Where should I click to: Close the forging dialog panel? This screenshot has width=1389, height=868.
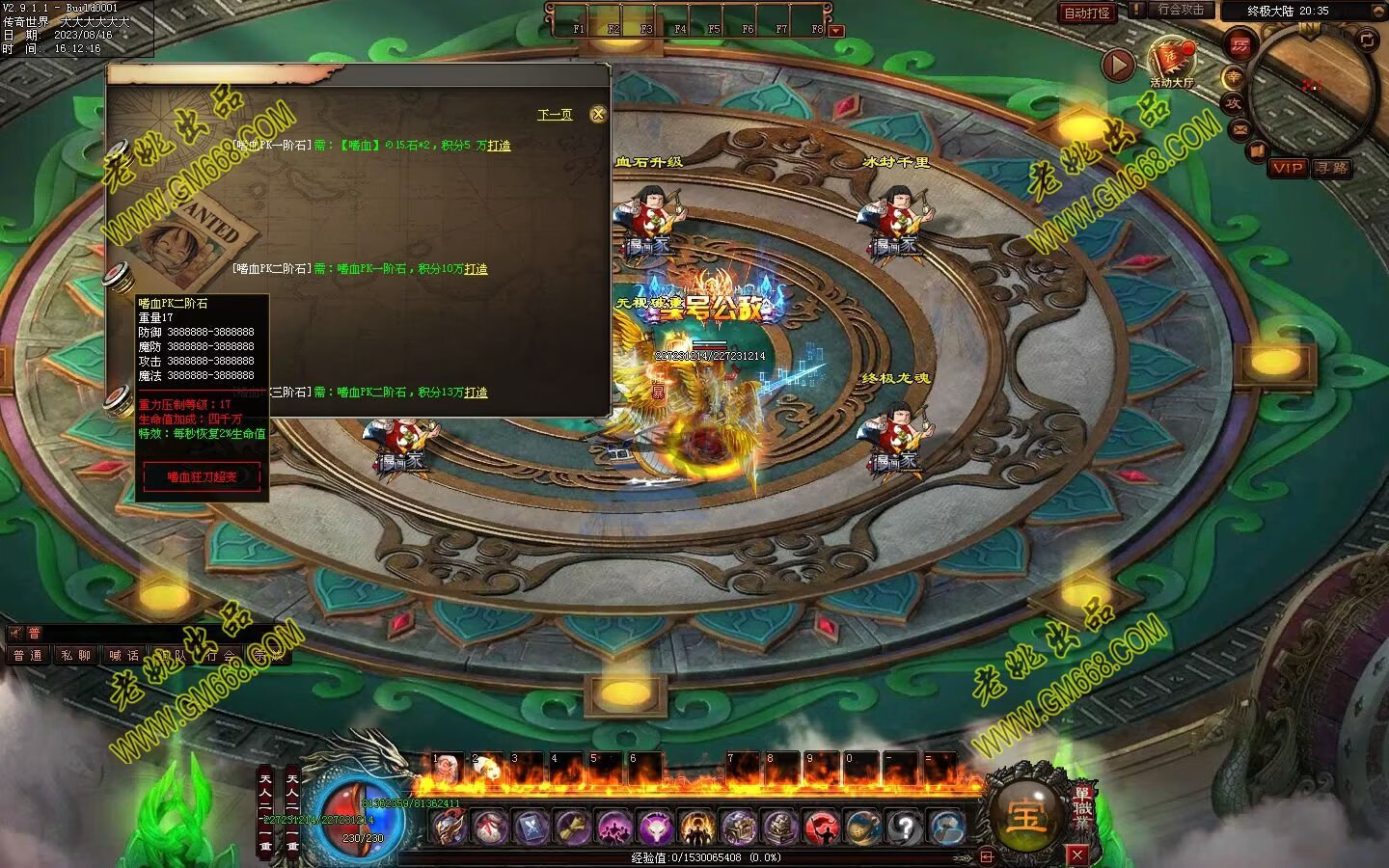click(x=598, y=114)
